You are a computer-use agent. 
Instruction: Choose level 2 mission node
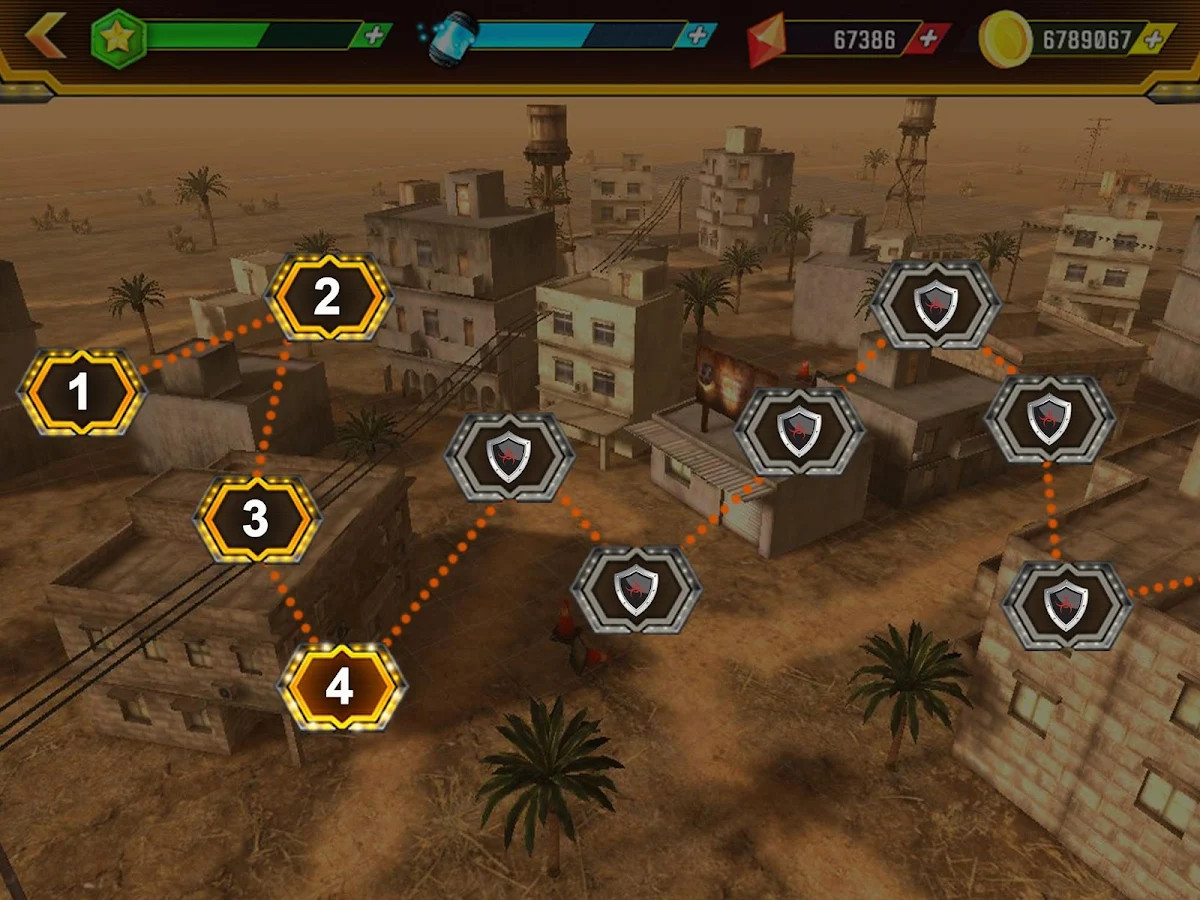pos(327,297)
